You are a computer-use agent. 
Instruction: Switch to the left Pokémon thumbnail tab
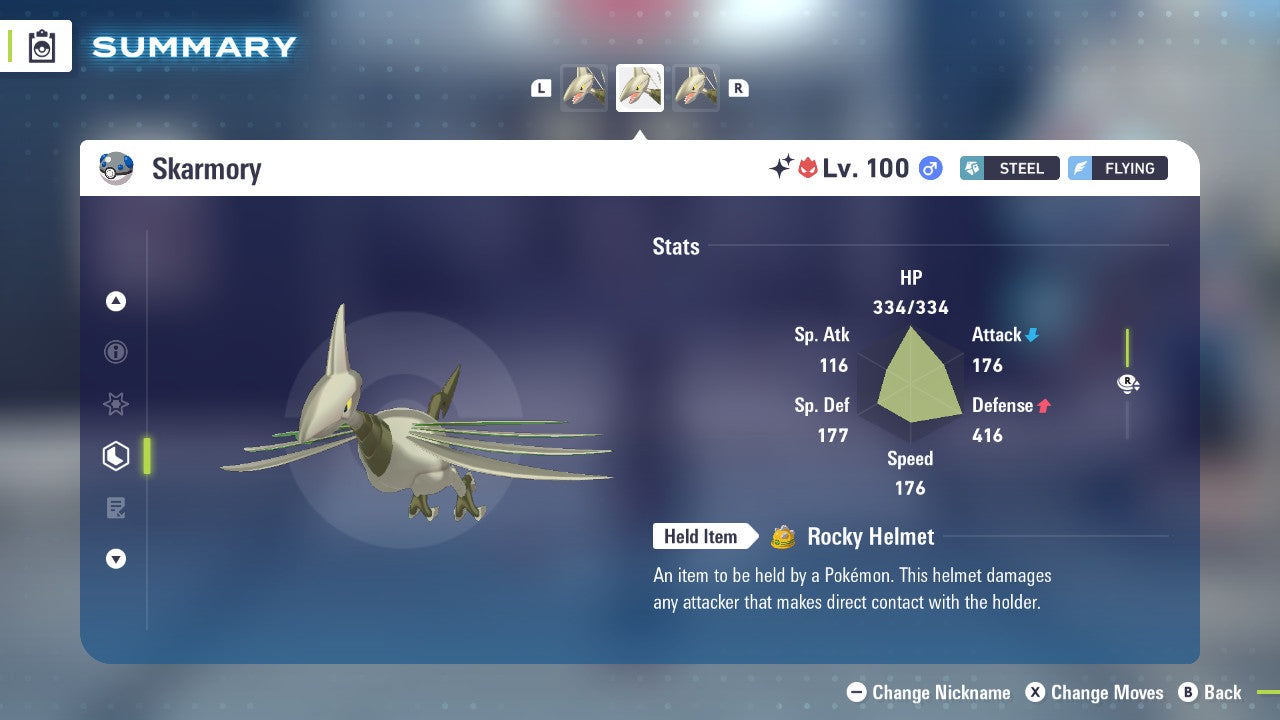pyautogui.click(x=584, y=88)
